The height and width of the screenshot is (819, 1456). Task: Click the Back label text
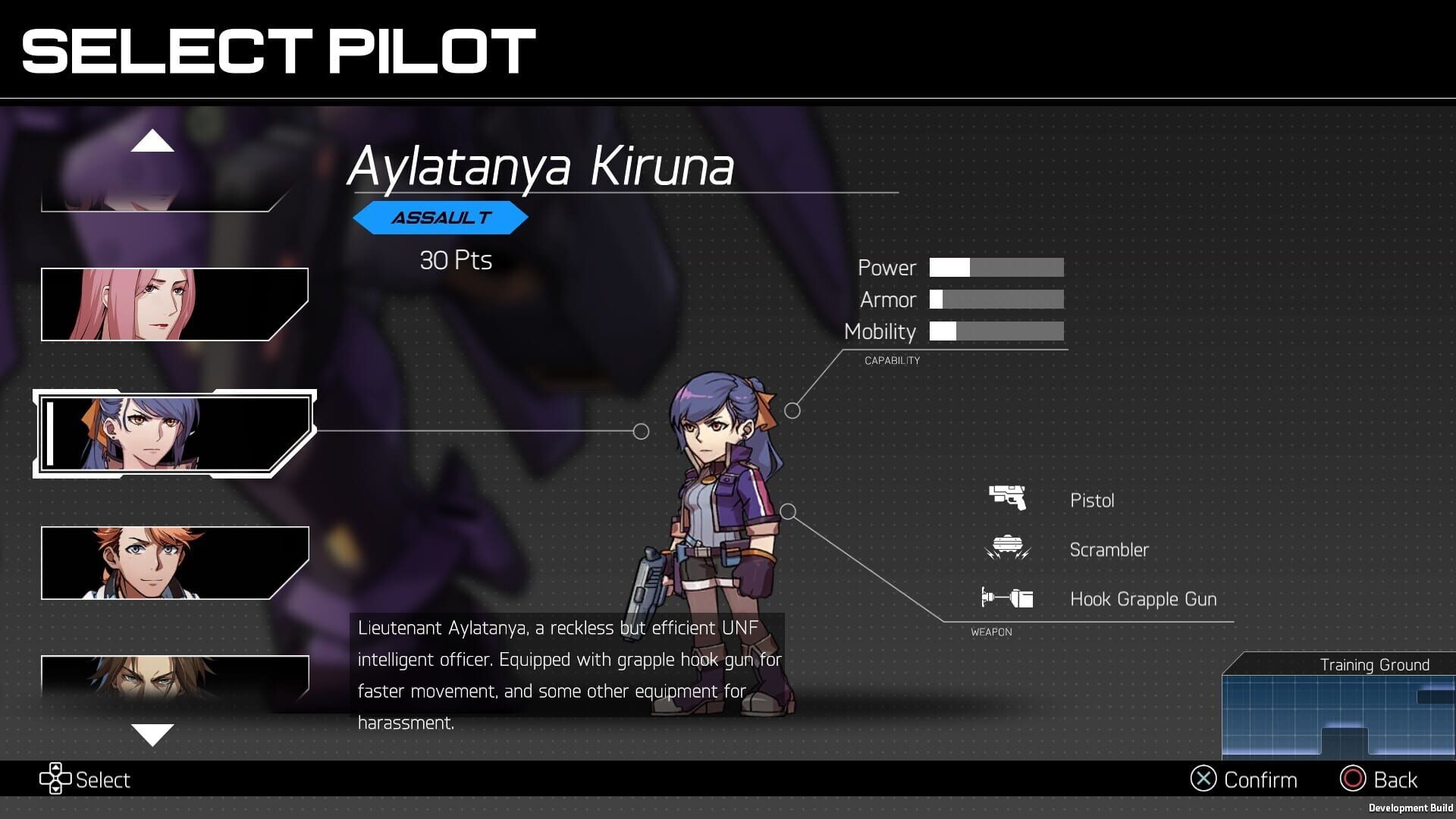[x=1395, y=779]
